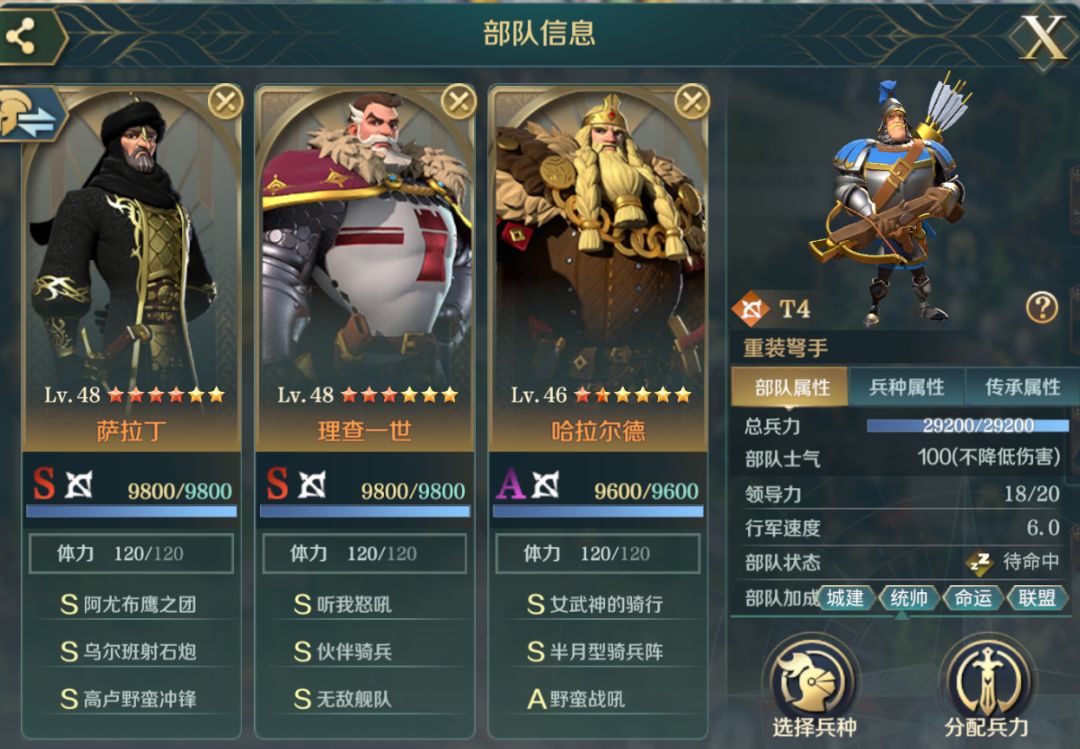
Task: Show the 命运 troop bonus
Action: [973, 598]
